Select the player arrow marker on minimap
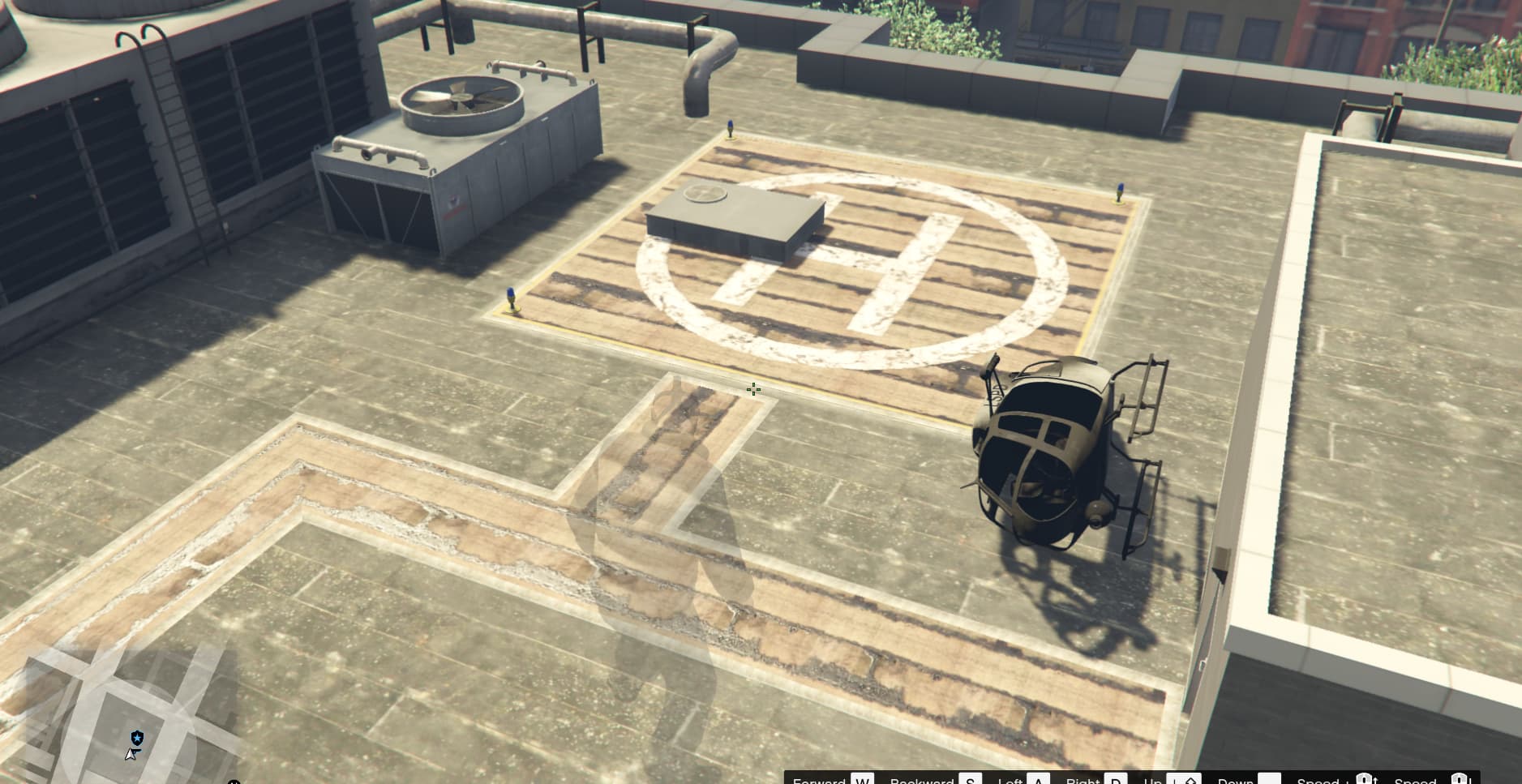The height and width of the screenshot is (784, 1522). click(x=131, y=755)
